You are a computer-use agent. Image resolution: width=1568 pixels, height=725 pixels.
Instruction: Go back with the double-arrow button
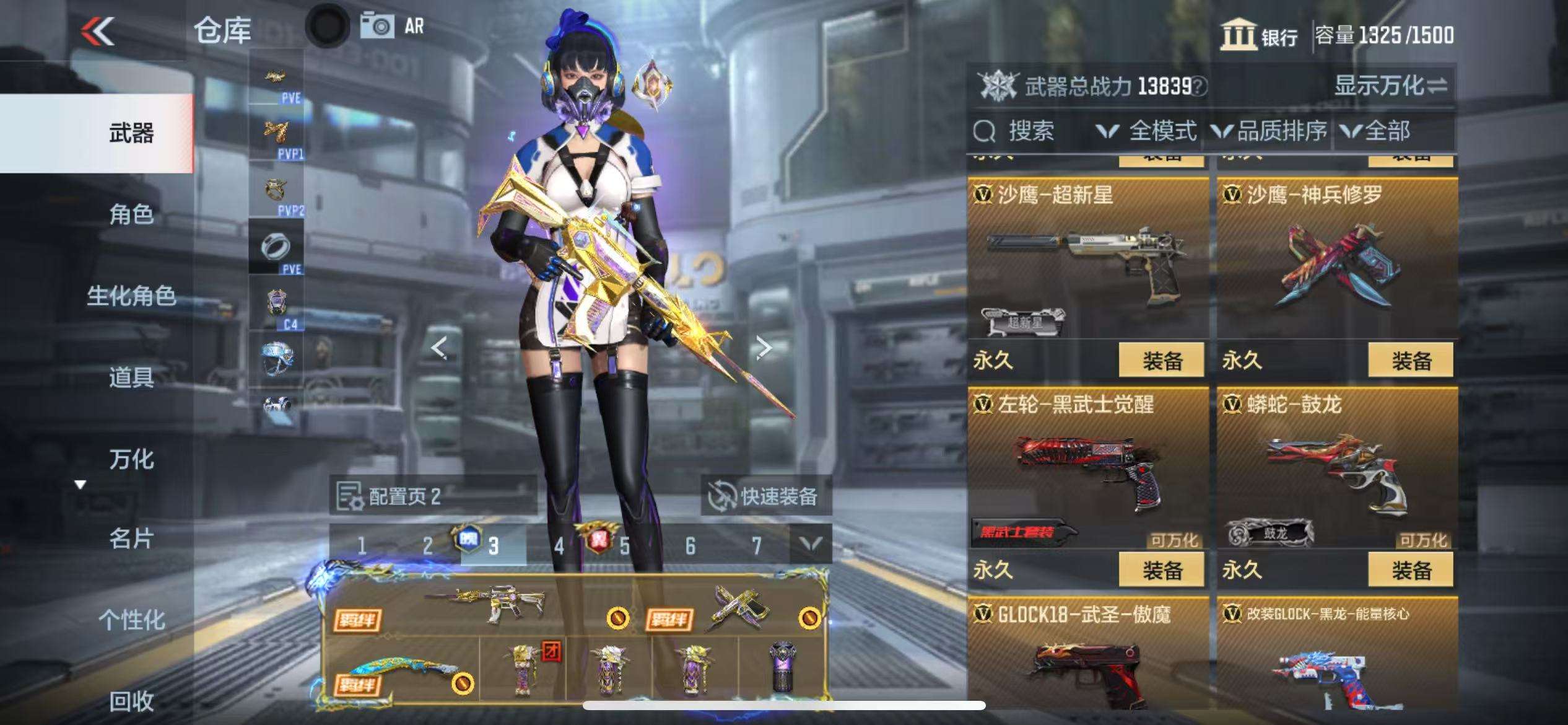98,31
